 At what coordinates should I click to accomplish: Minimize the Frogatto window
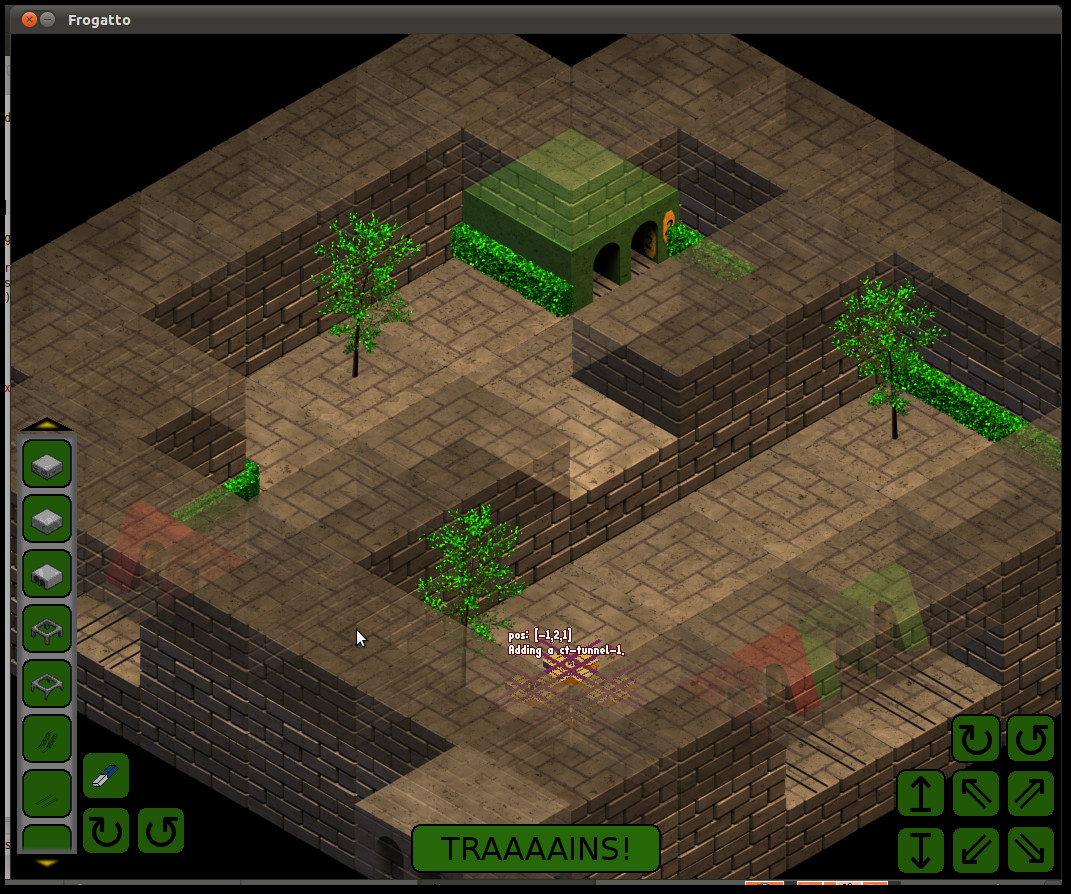(48, 19)
